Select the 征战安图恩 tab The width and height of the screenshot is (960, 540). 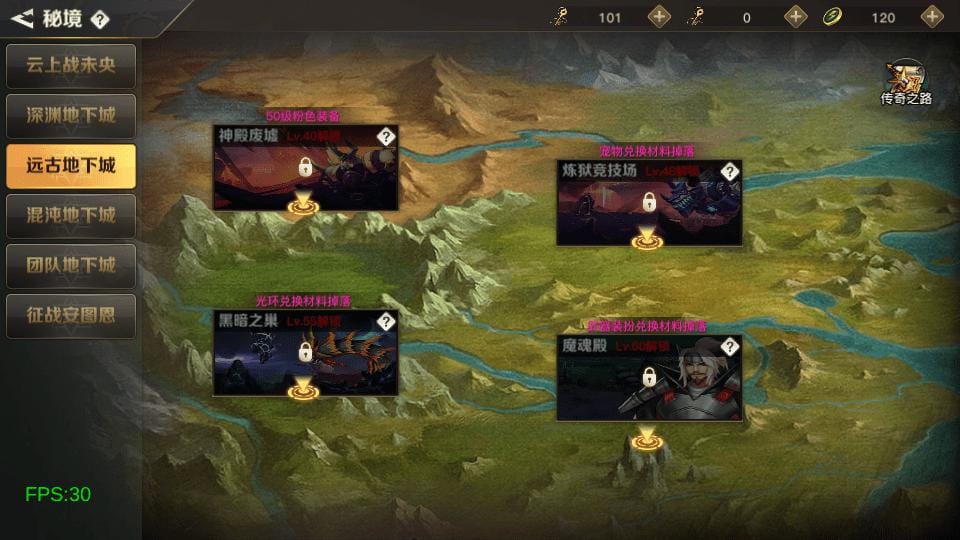tap(71, 316)
